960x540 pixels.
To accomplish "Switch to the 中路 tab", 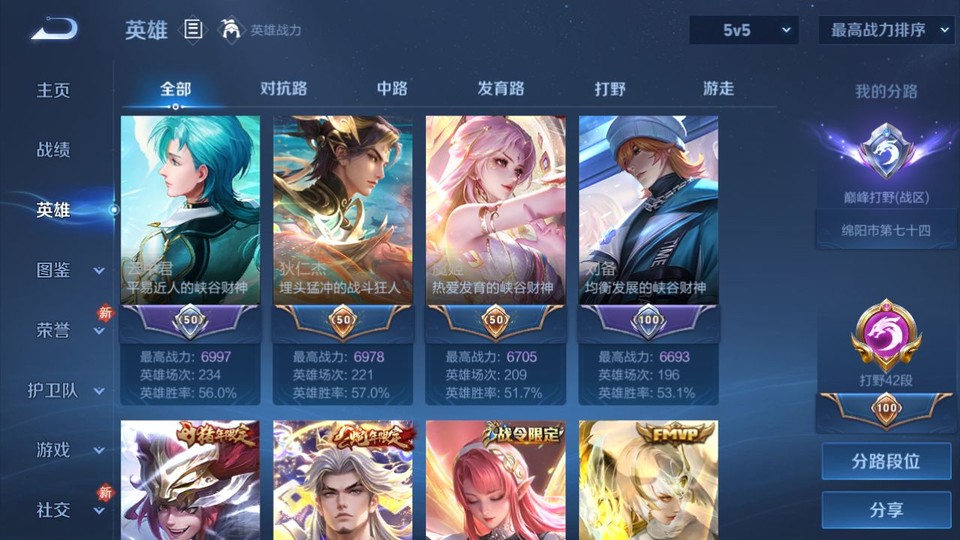I will point(392,88).
